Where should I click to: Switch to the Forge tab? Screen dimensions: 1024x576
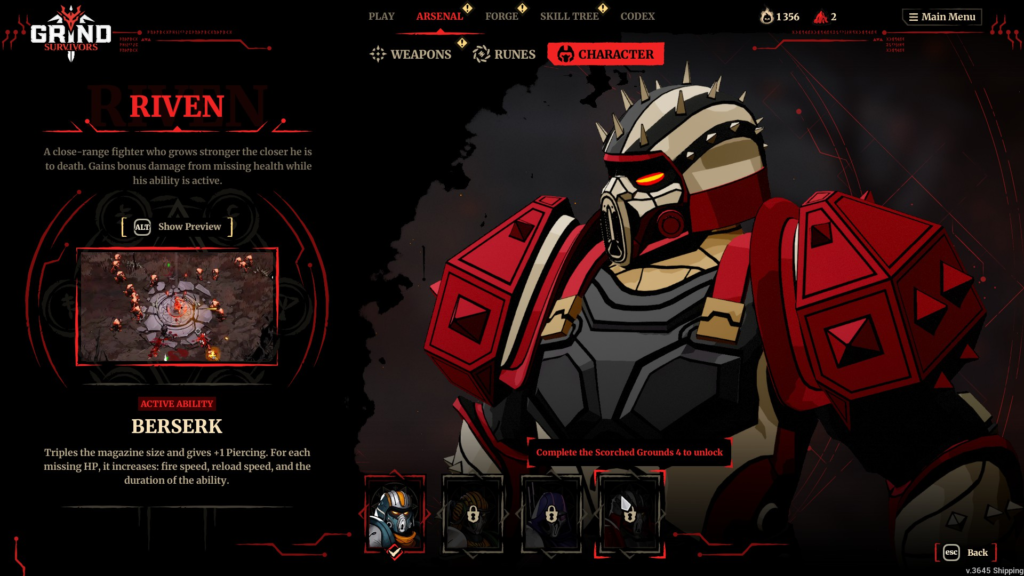click(x=502, y=16)
